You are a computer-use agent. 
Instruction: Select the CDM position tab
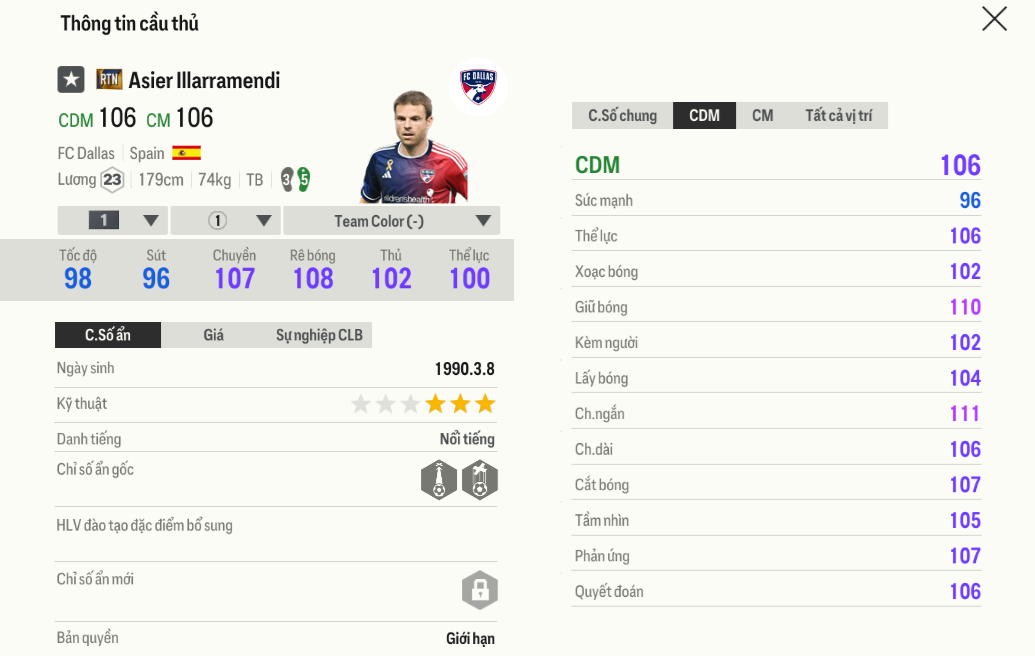[x=704, y=116]
